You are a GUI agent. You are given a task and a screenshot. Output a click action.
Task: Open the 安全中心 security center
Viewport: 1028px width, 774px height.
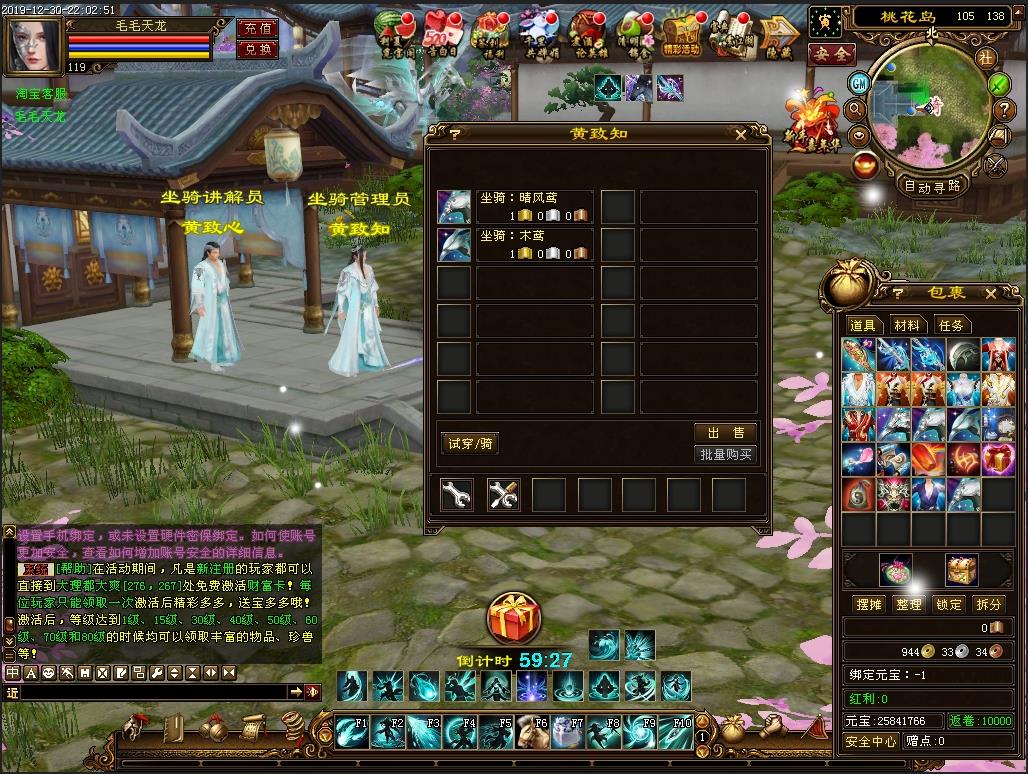coord(871,741)
